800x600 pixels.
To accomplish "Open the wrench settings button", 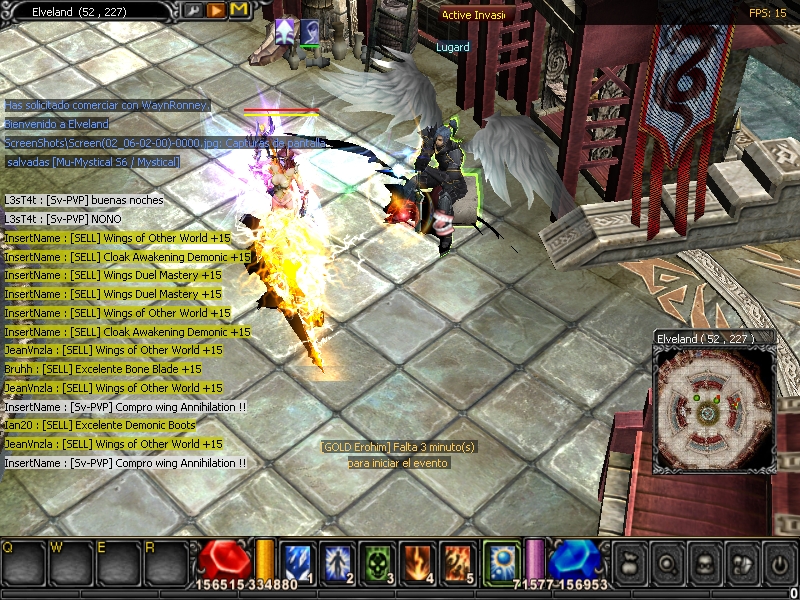I will (x=192, y=10).
